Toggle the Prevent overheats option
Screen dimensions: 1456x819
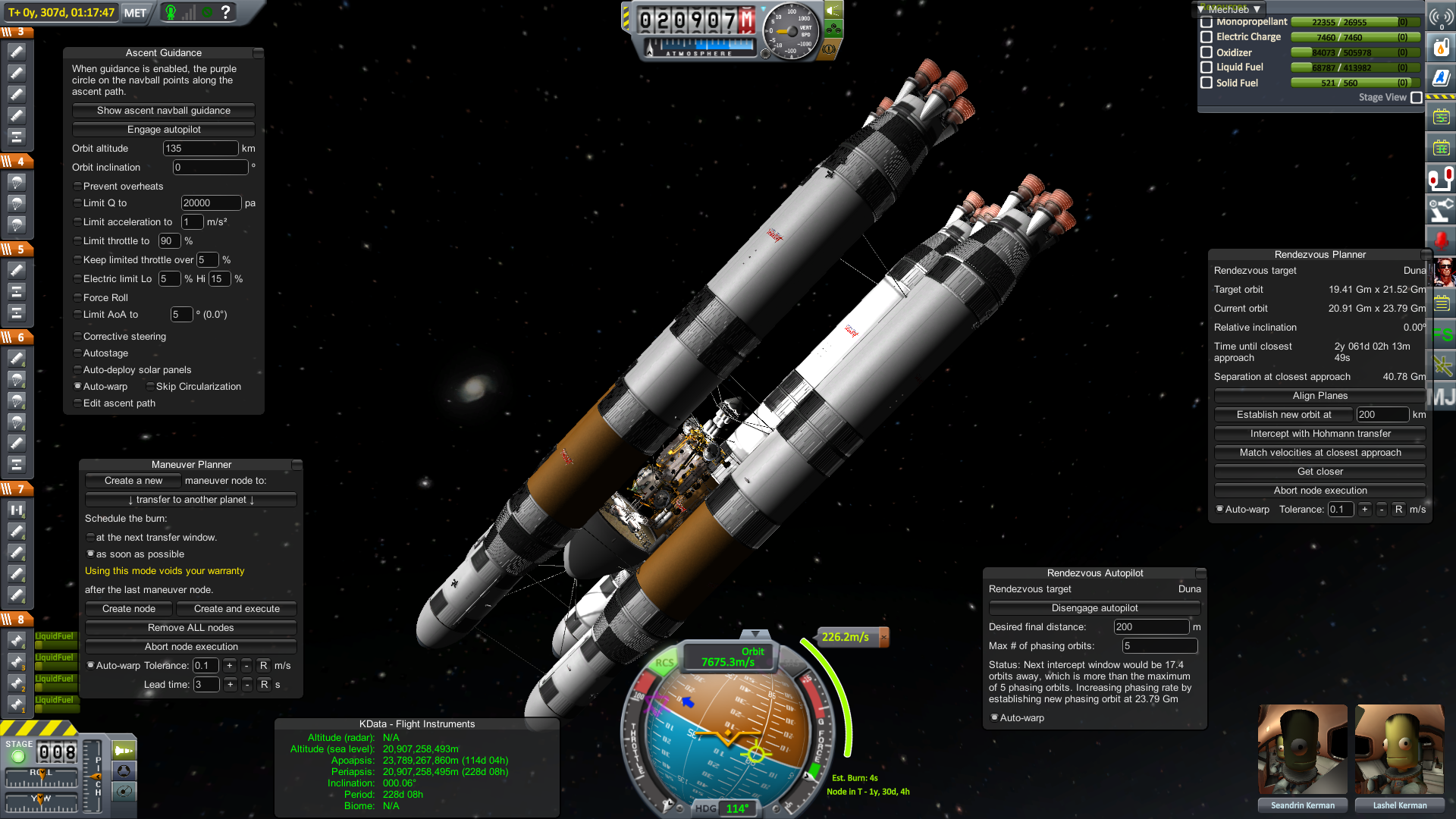point(77,187)
